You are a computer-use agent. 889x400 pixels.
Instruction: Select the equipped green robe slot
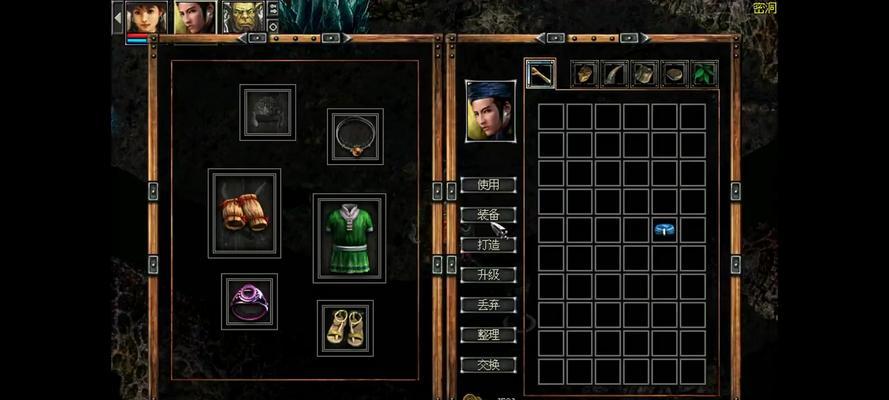pyautogui.click(x=349, y=238)
